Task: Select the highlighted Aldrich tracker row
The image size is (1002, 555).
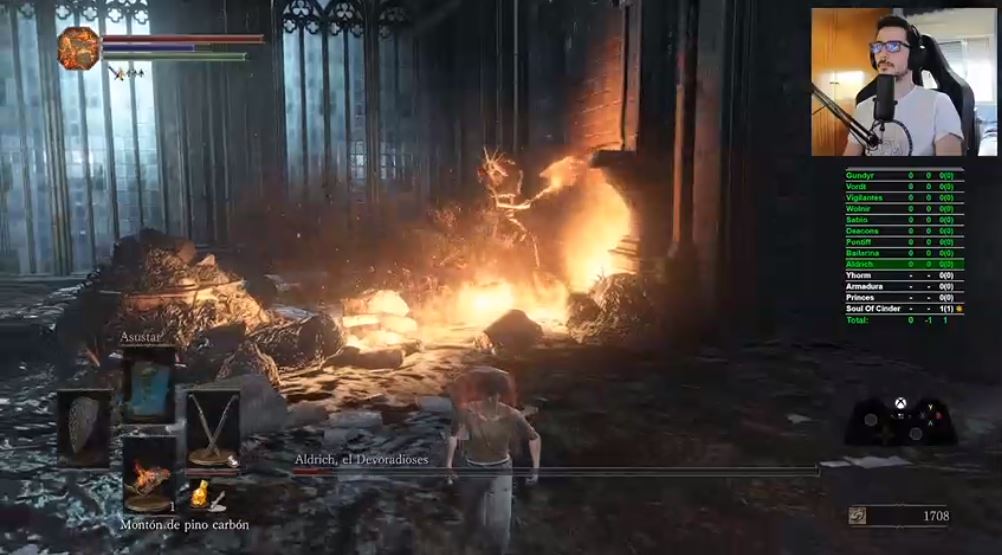Action: (904, 264)
